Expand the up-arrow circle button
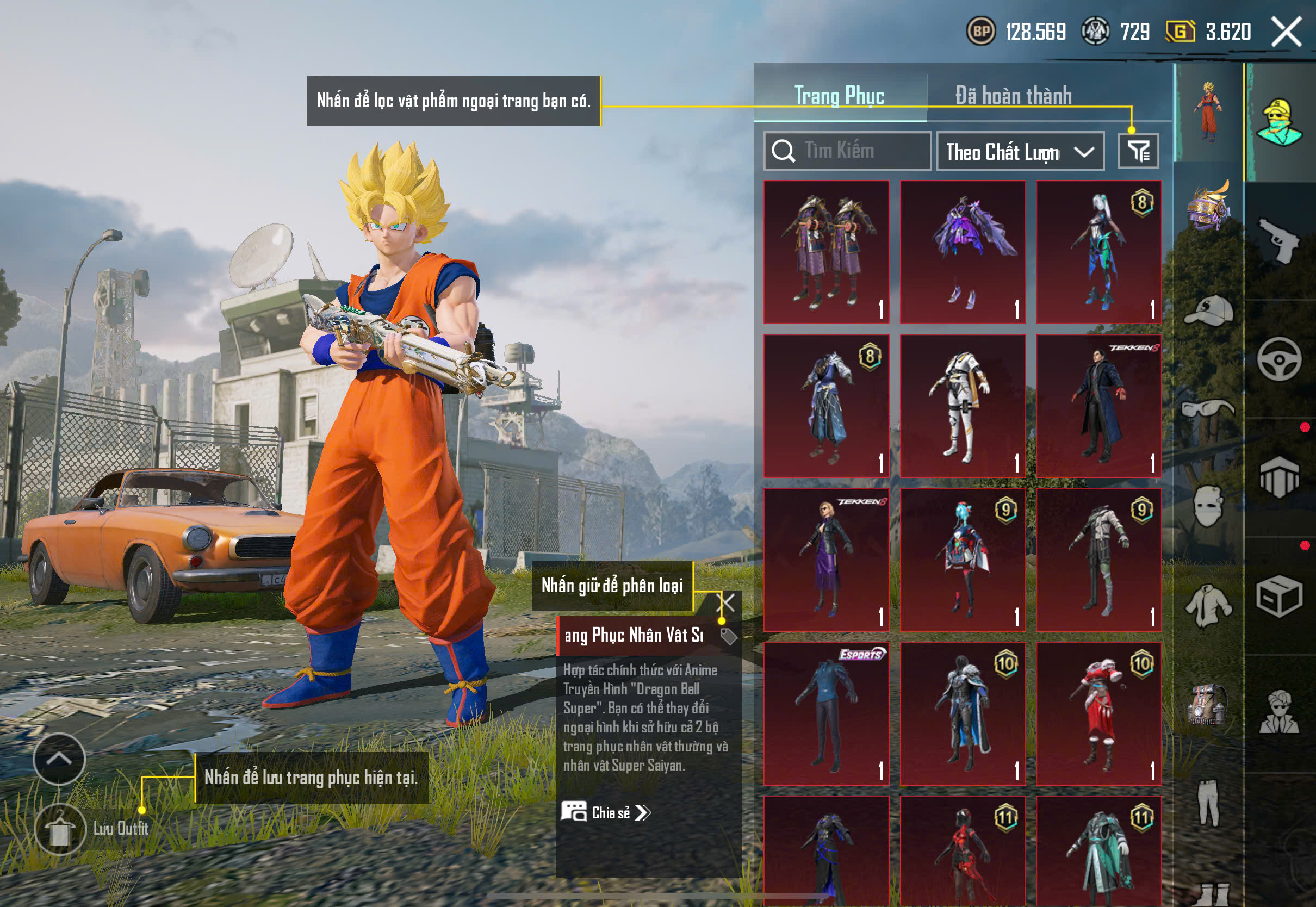1316x907 pixels. [59, 759]
